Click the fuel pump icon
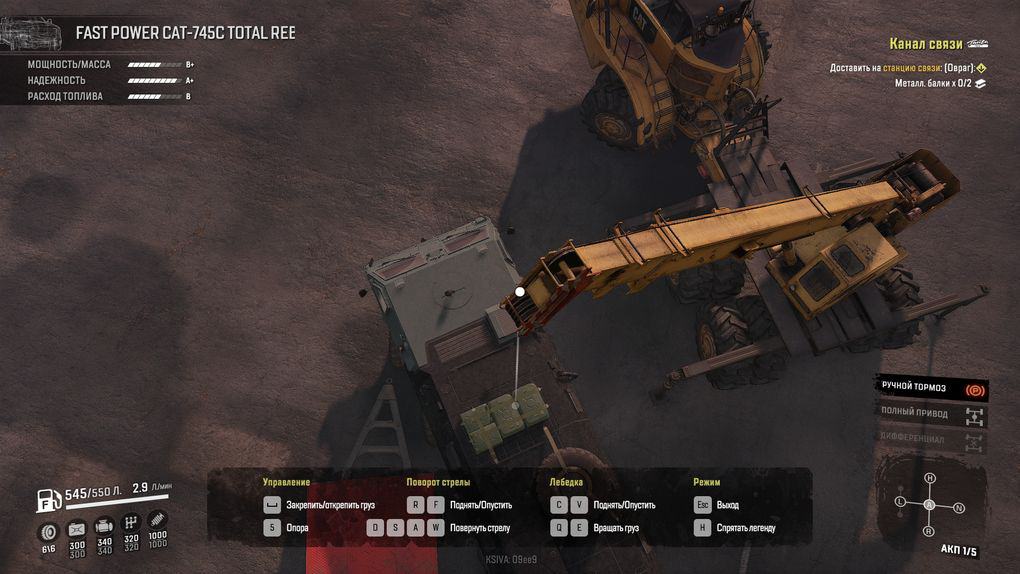 pyautogui.click(x=47, y=499)
